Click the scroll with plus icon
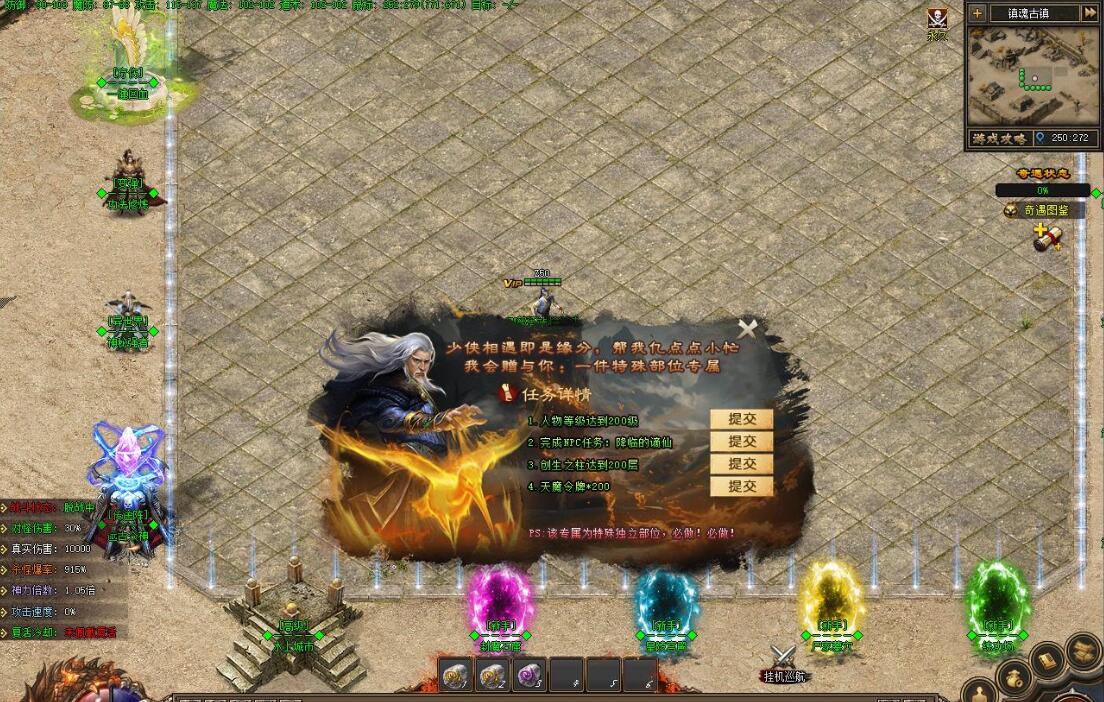 1047,238
